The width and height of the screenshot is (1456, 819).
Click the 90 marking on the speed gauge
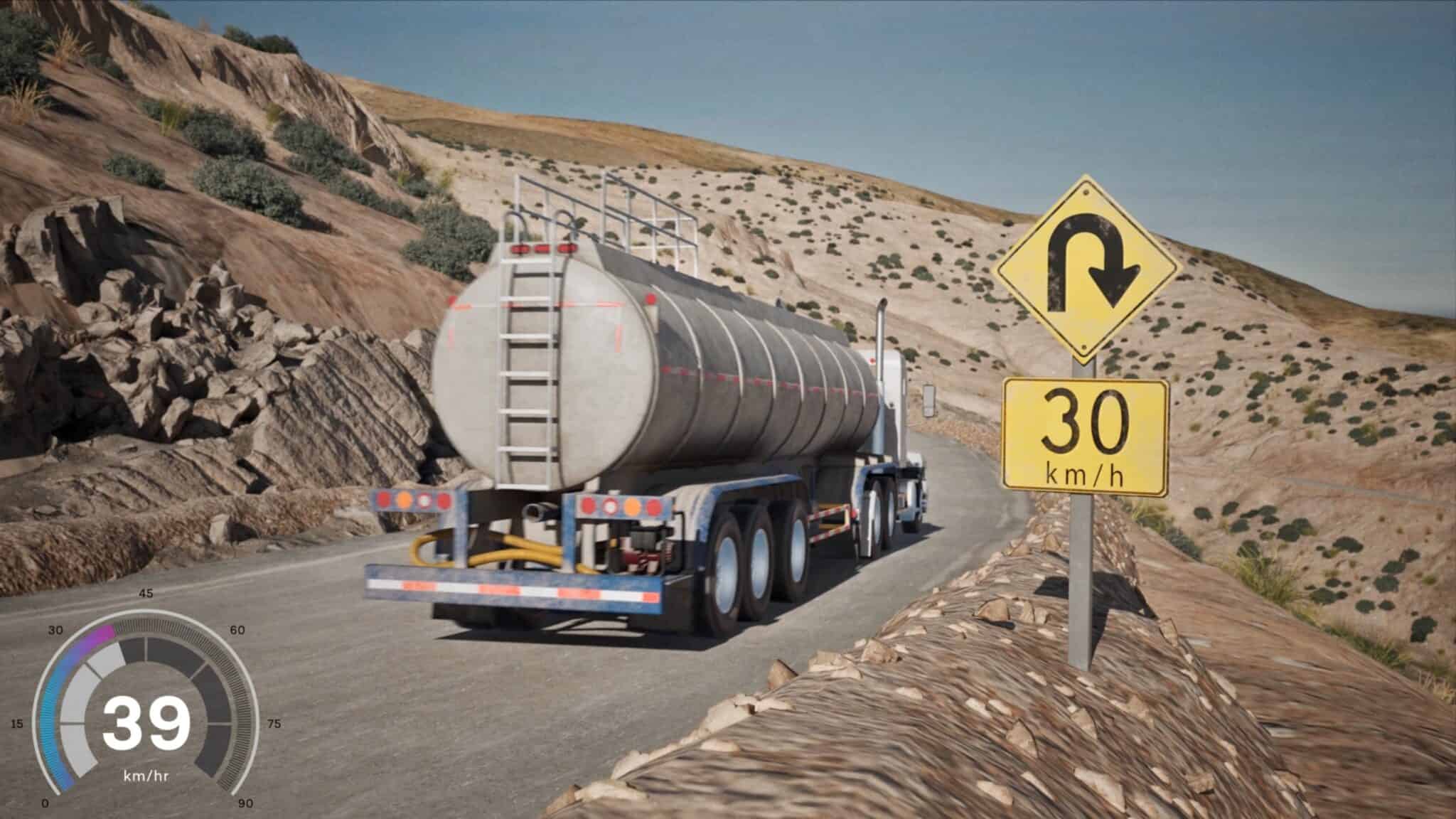point(245,803)
